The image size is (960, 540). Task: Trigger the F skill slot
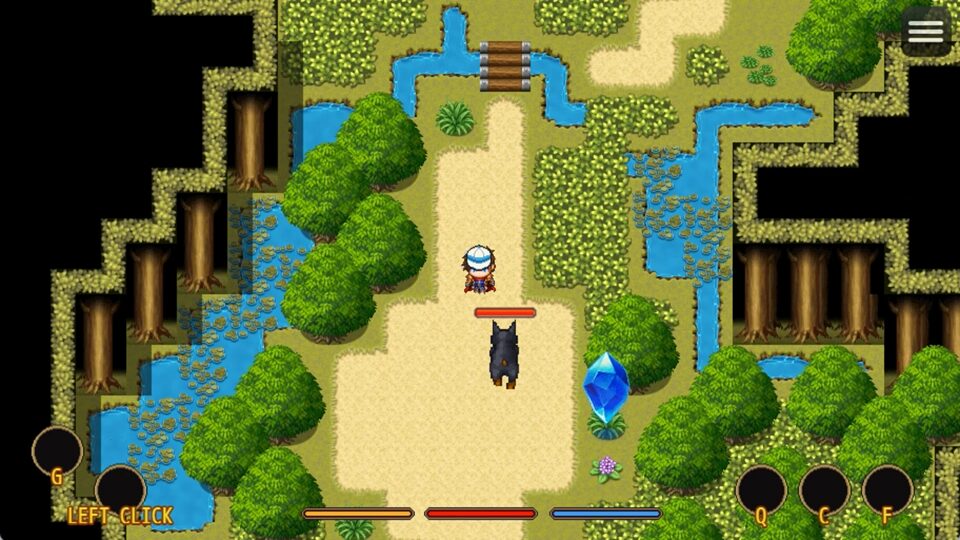click(x=887, y=490)
